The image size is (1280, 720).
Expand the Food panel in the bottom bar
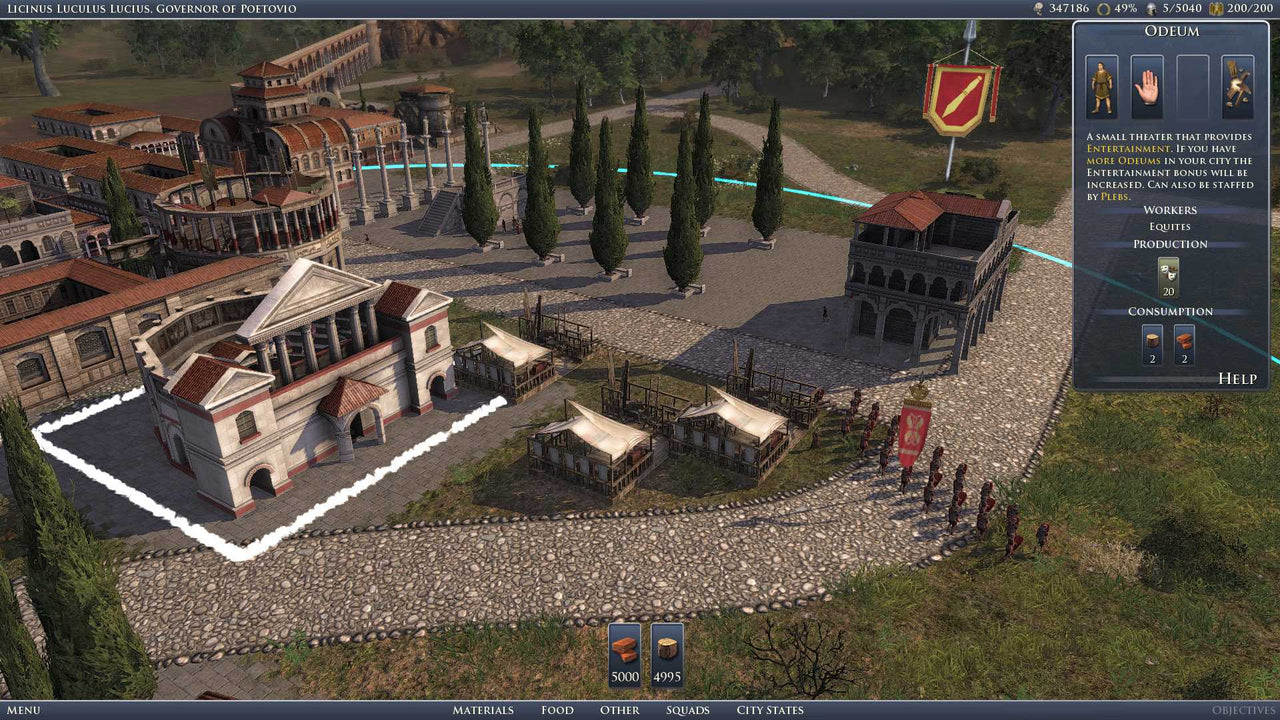[557, 710]
